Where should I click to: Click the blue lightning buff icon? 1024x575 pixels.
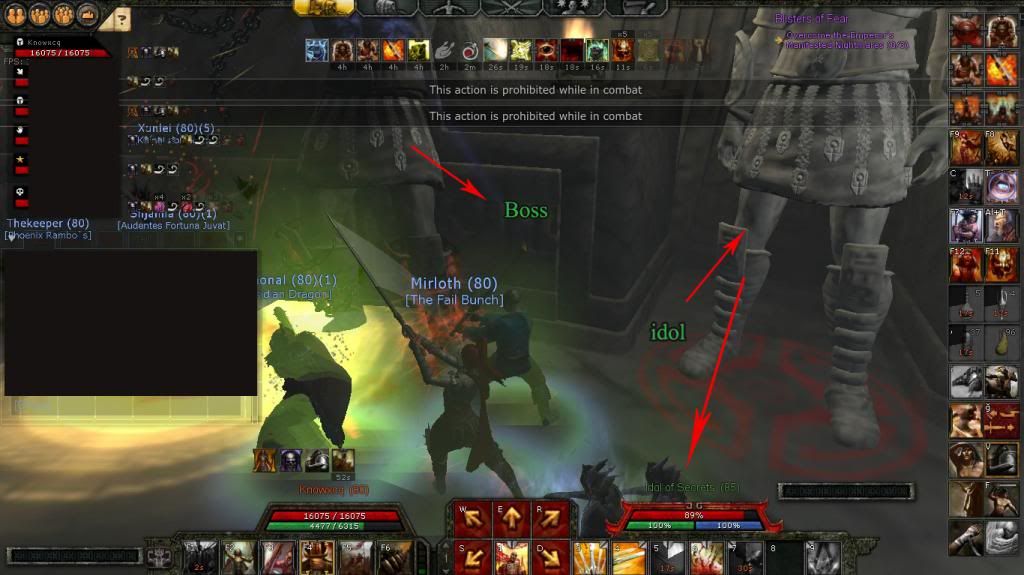[x=316, y=50]
